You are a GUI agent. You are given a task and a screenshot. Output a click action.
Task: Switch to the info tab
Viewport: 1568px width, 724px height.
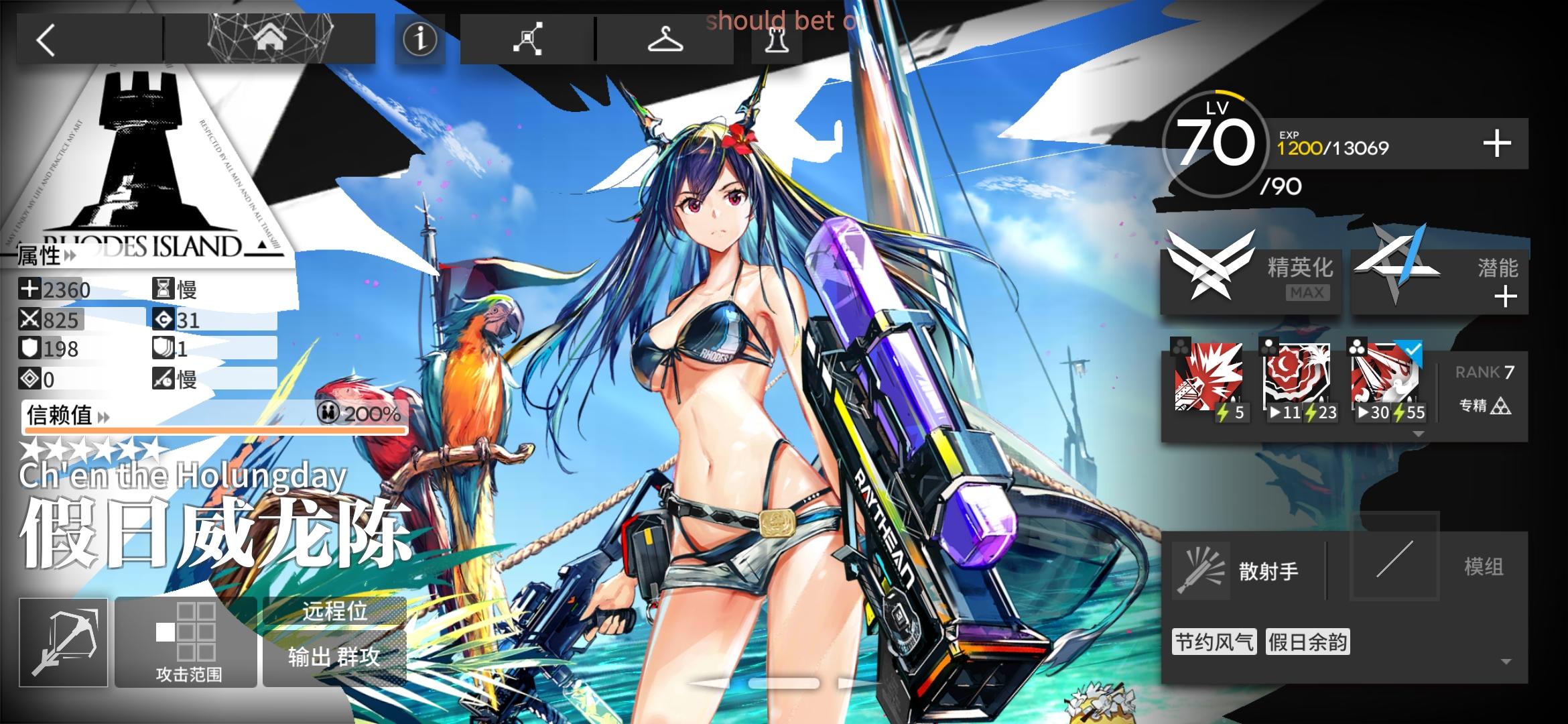pyautogui.click(x=419, y=38)
